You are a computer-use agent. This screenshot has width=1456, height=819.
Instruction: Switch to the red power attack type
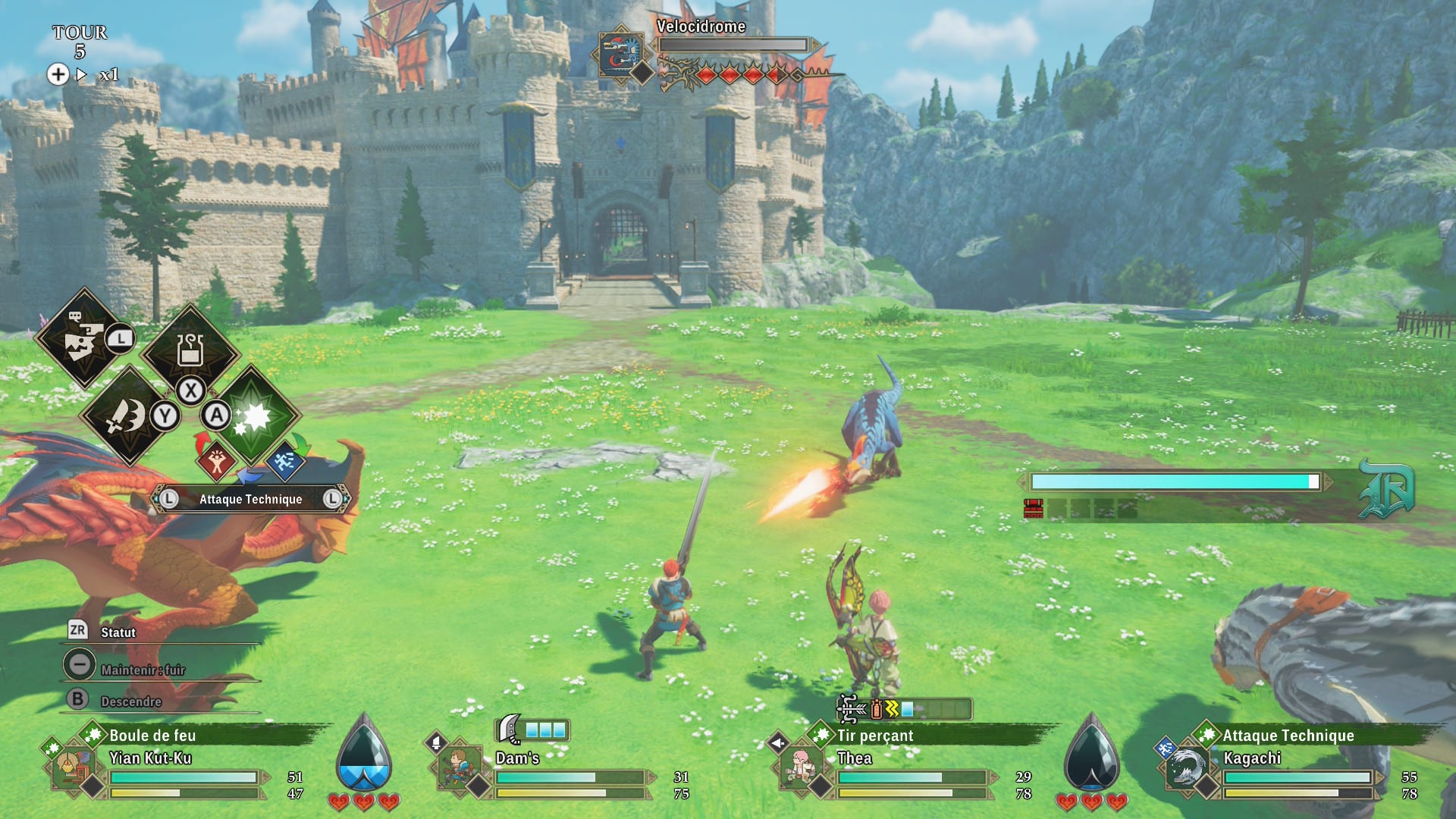(216, 460)
